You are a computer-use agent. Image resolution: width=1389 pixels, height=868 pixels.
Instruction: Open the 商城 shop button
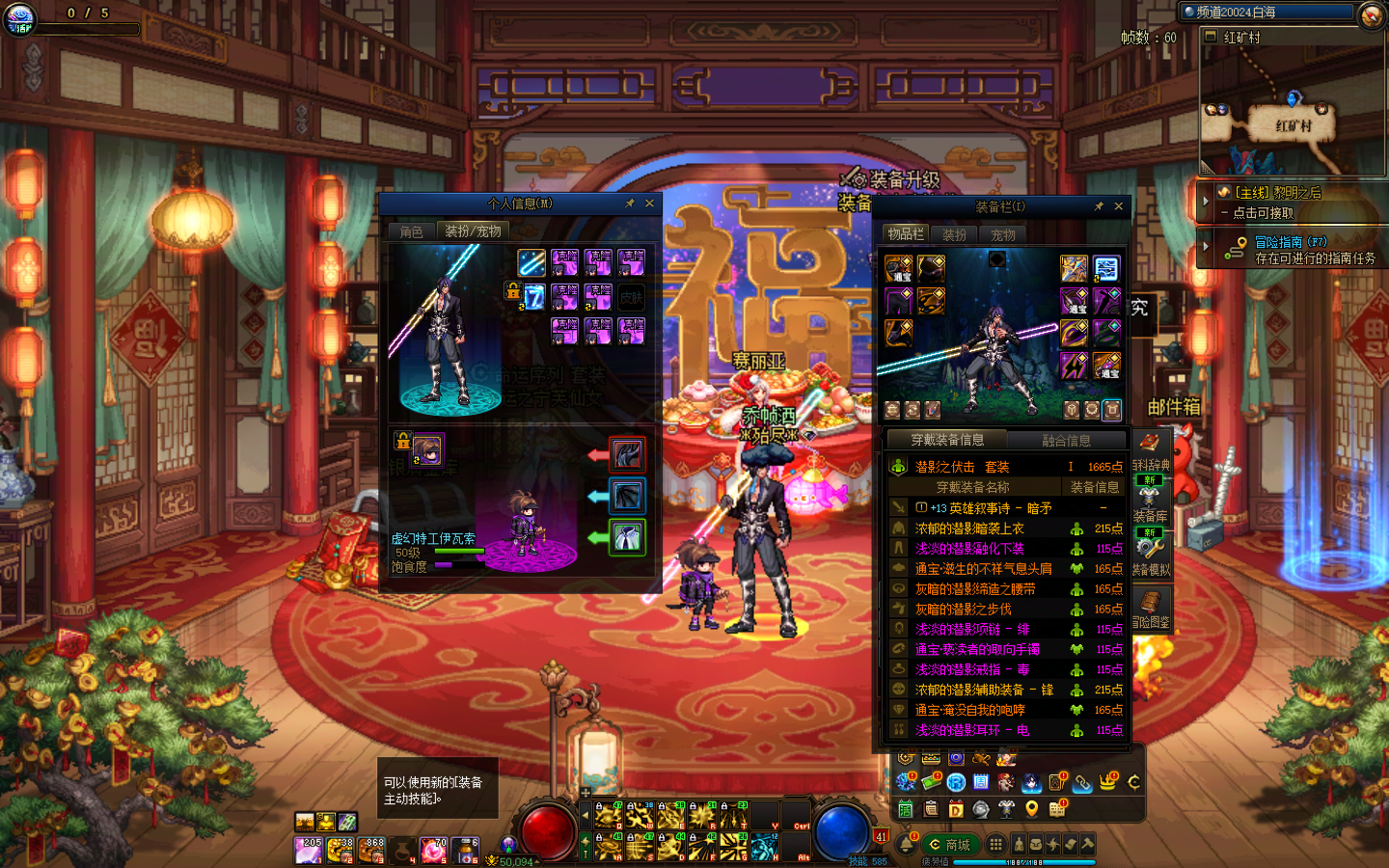[x=948, y=845]
